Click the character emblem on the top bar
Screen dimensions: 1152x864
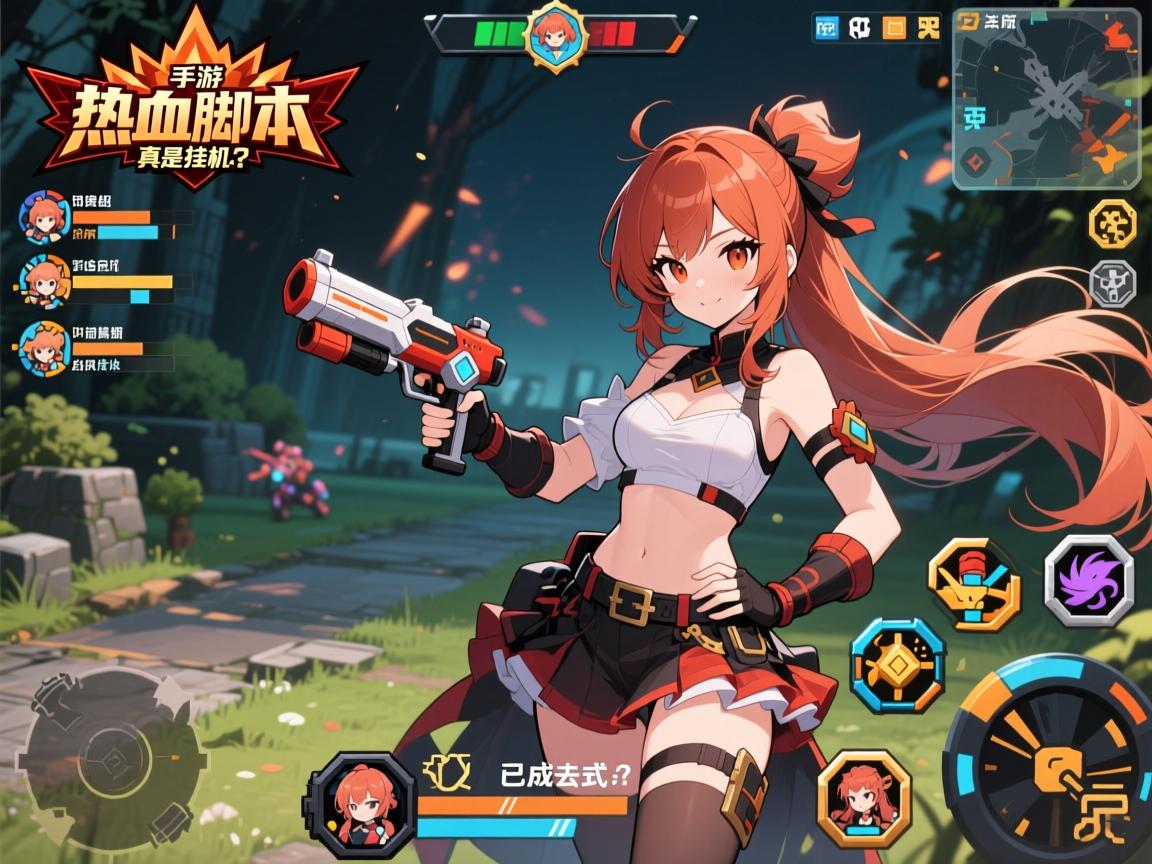[553, 35]
